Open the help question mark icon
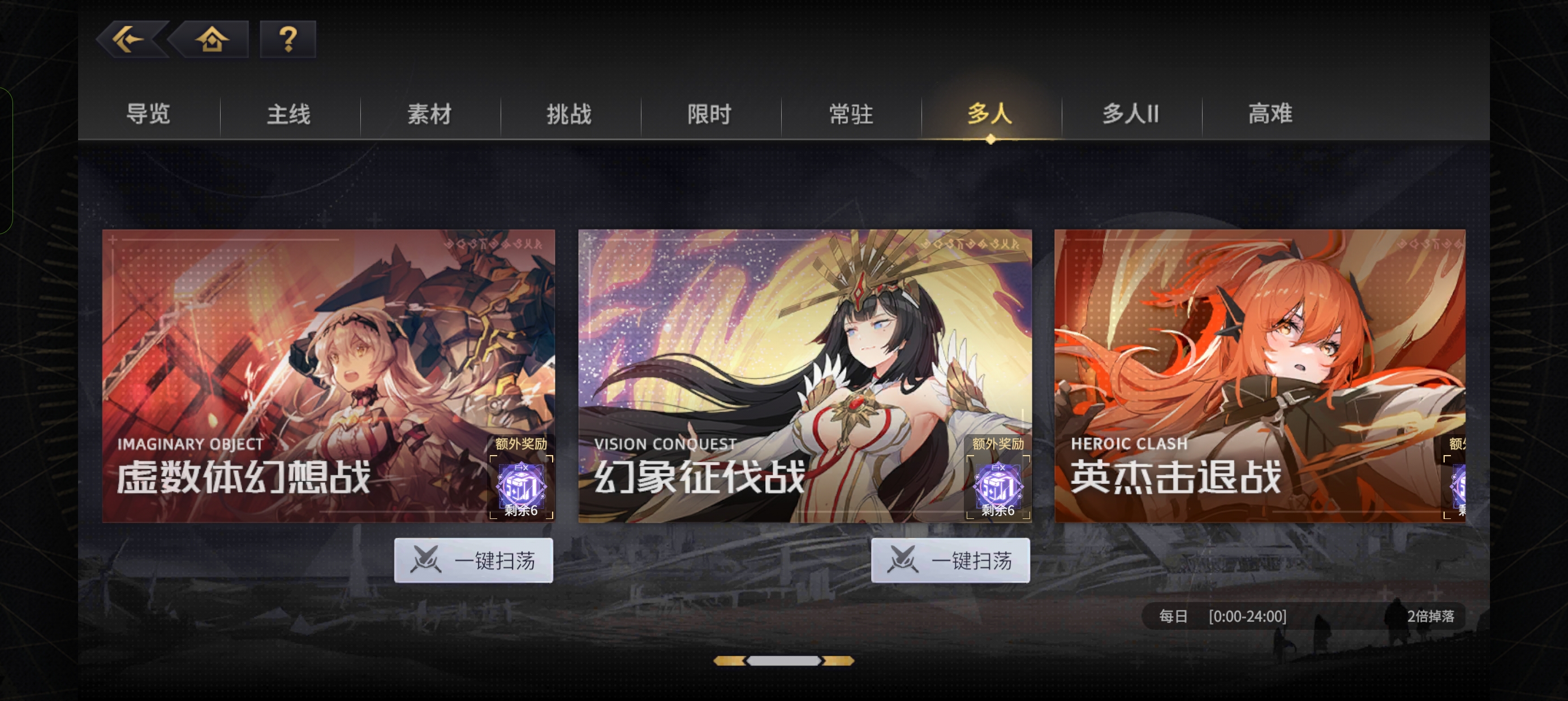 (x=287, y=40)
